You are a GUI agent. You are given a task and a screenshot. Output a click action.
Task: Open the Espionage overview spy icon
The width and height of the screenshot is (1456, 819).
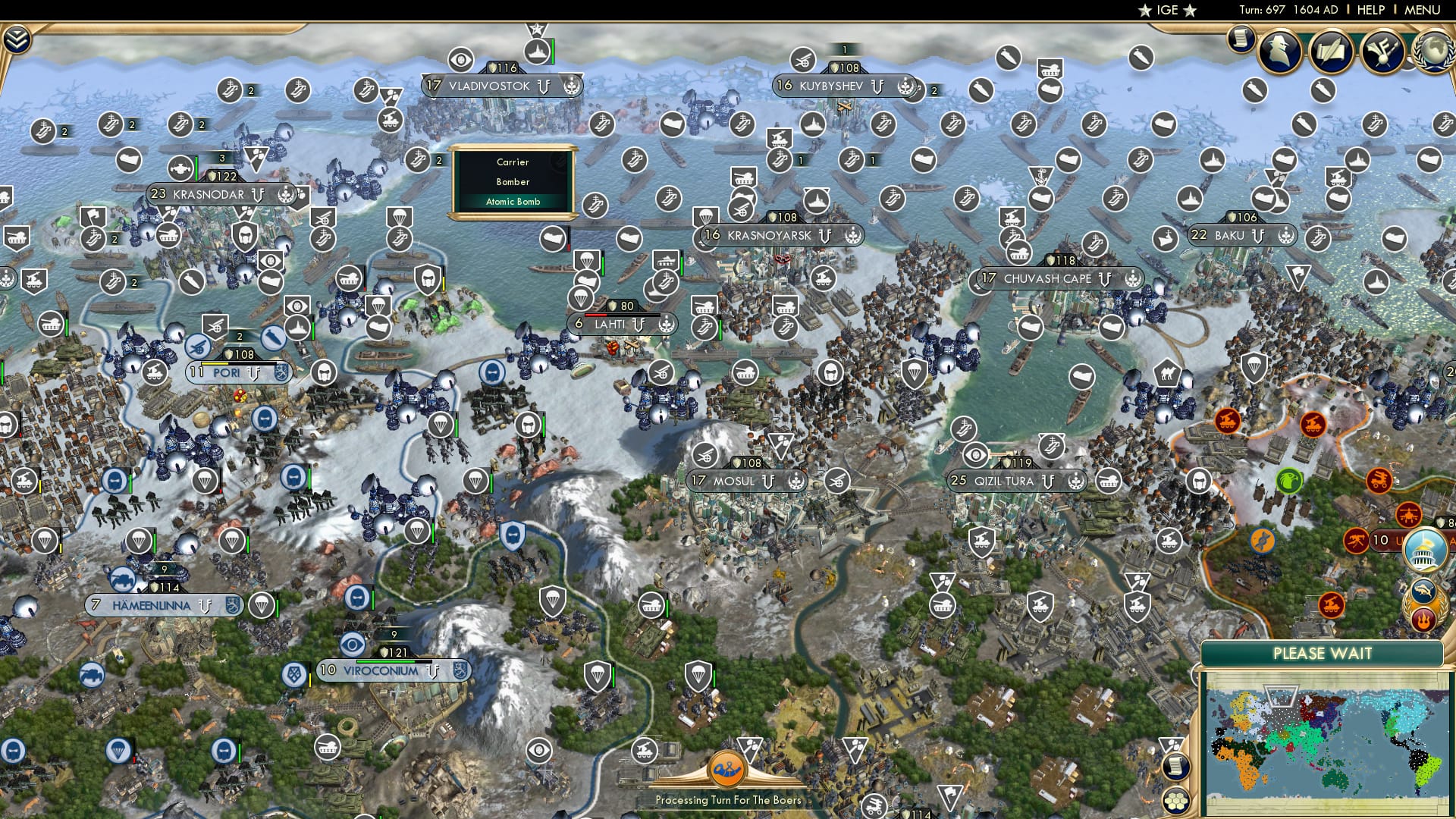1280,53
